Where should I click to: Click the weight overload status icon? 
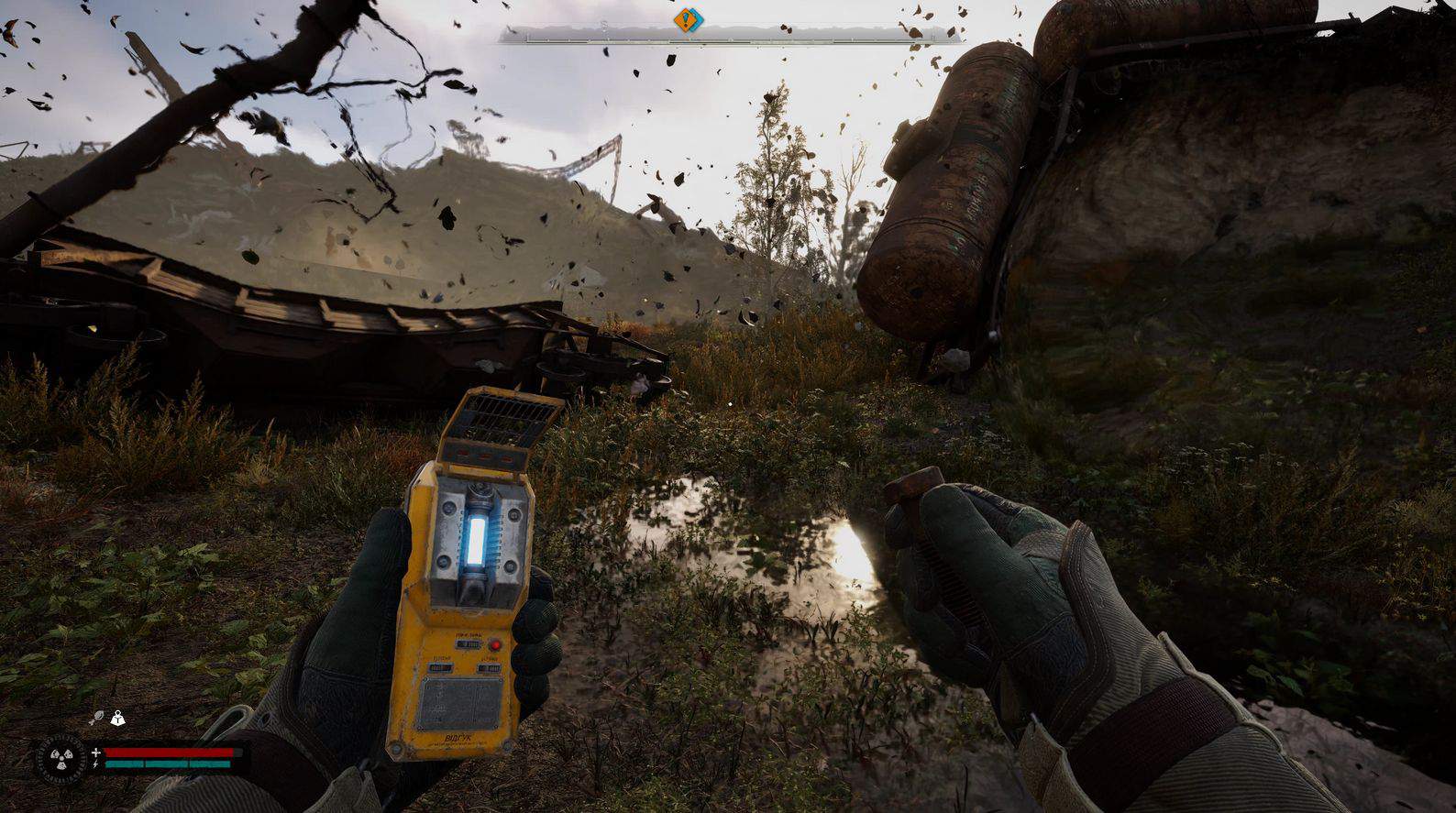pos(116,719)
